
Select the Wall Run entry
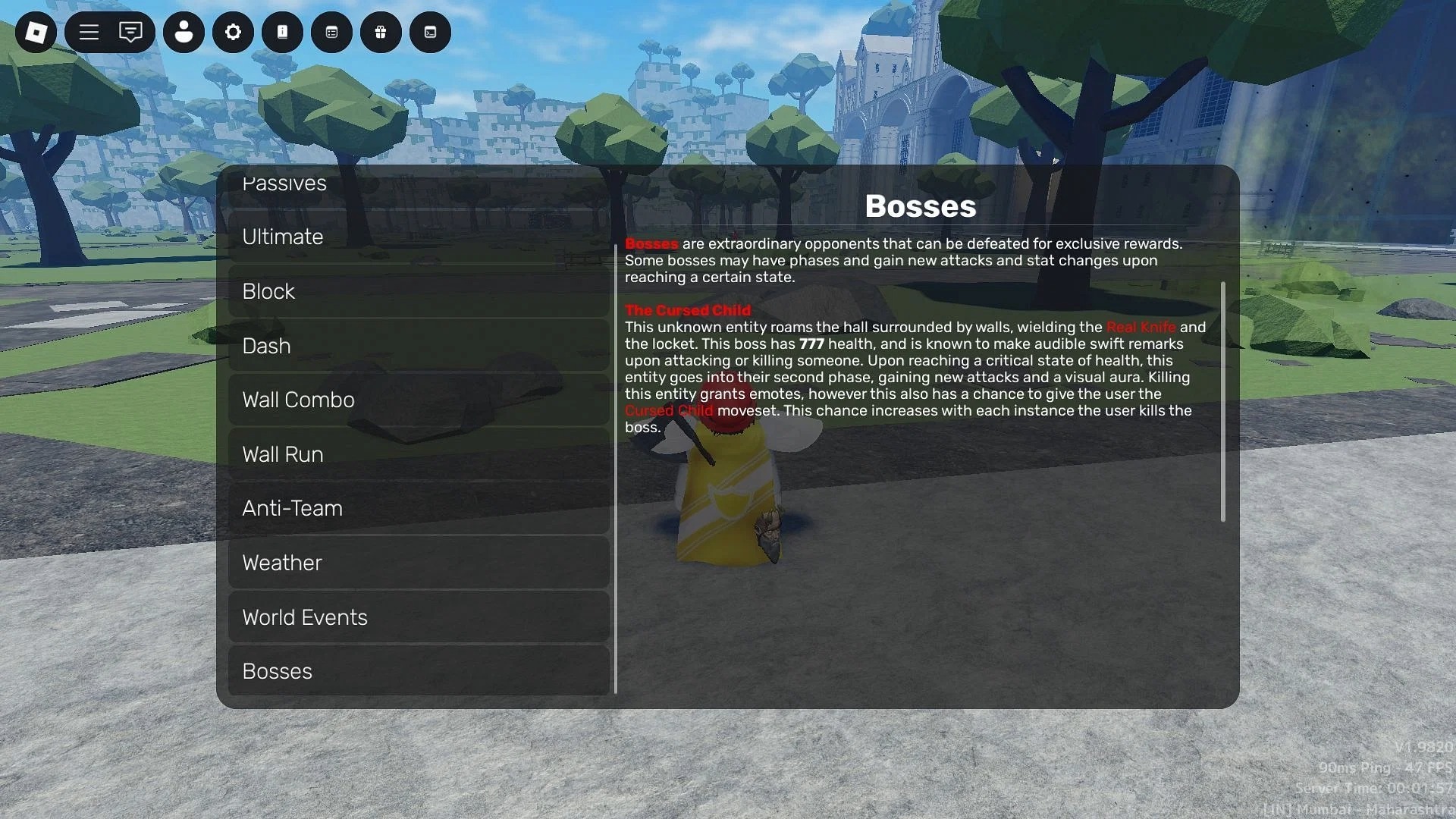point(419,454)
